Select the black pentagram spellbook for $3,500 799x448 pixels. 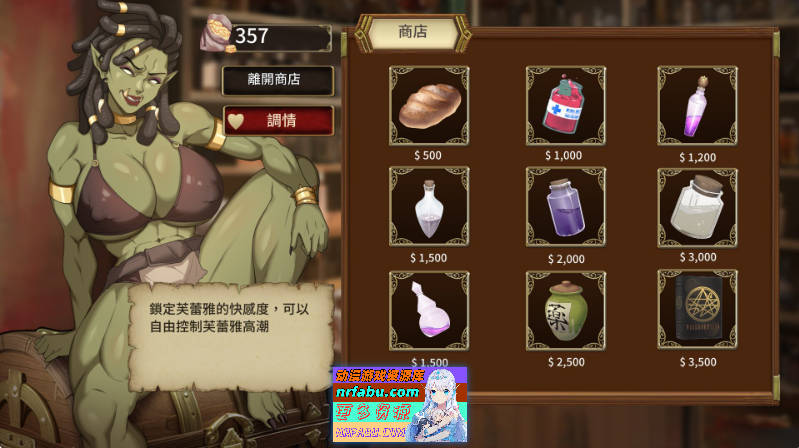[x=696, y=309]
